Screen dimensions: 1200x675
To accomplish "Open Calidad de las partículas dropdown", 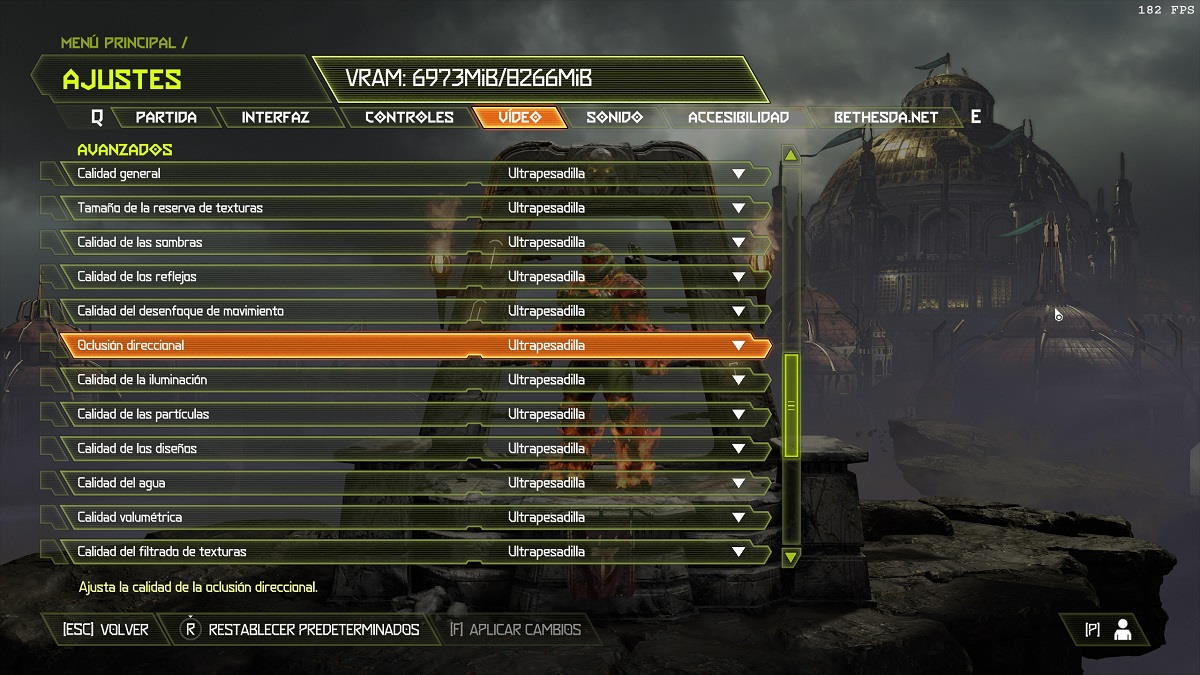I will [x=738, y=414].
